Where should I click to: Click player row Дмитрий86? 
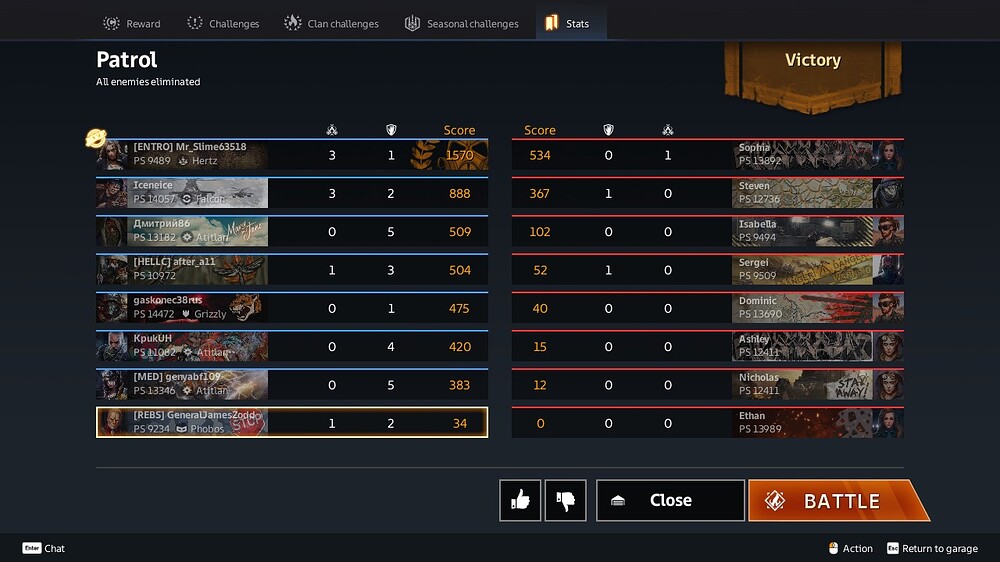pyautogui.click(x=291, y=231)
